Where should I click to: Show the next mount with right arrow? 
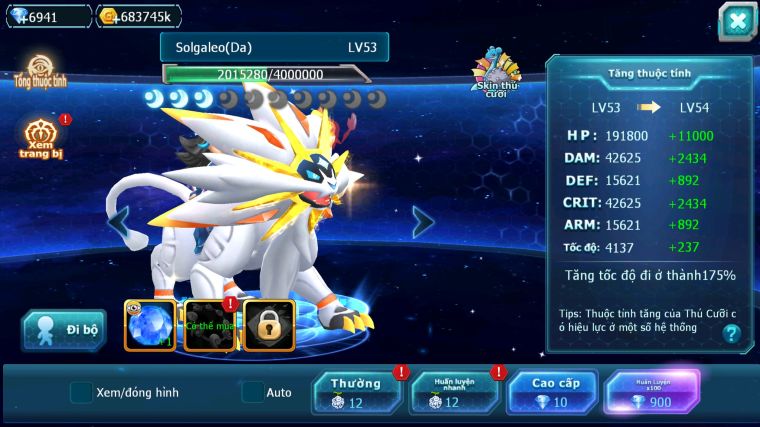tap(423, 222)
